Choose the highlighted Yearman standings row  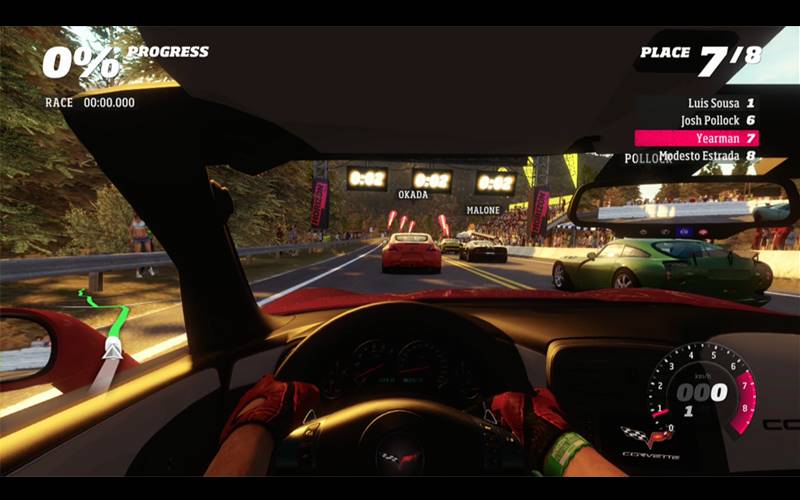pyautogui.click(x=697, y=138)
